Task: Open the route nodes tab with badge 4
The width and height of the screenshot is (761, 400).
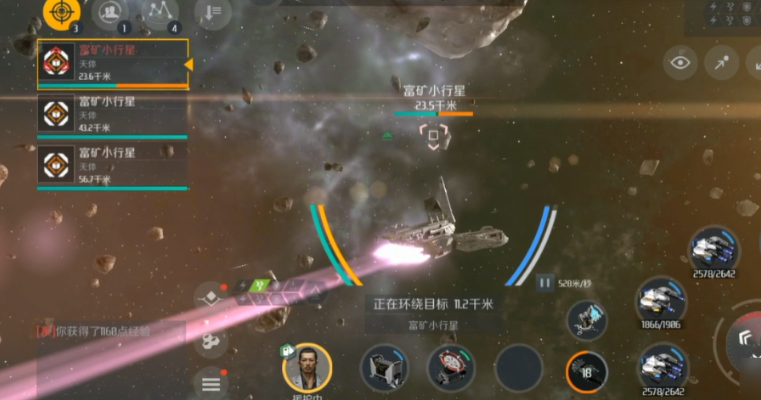Action: point(158,13)
